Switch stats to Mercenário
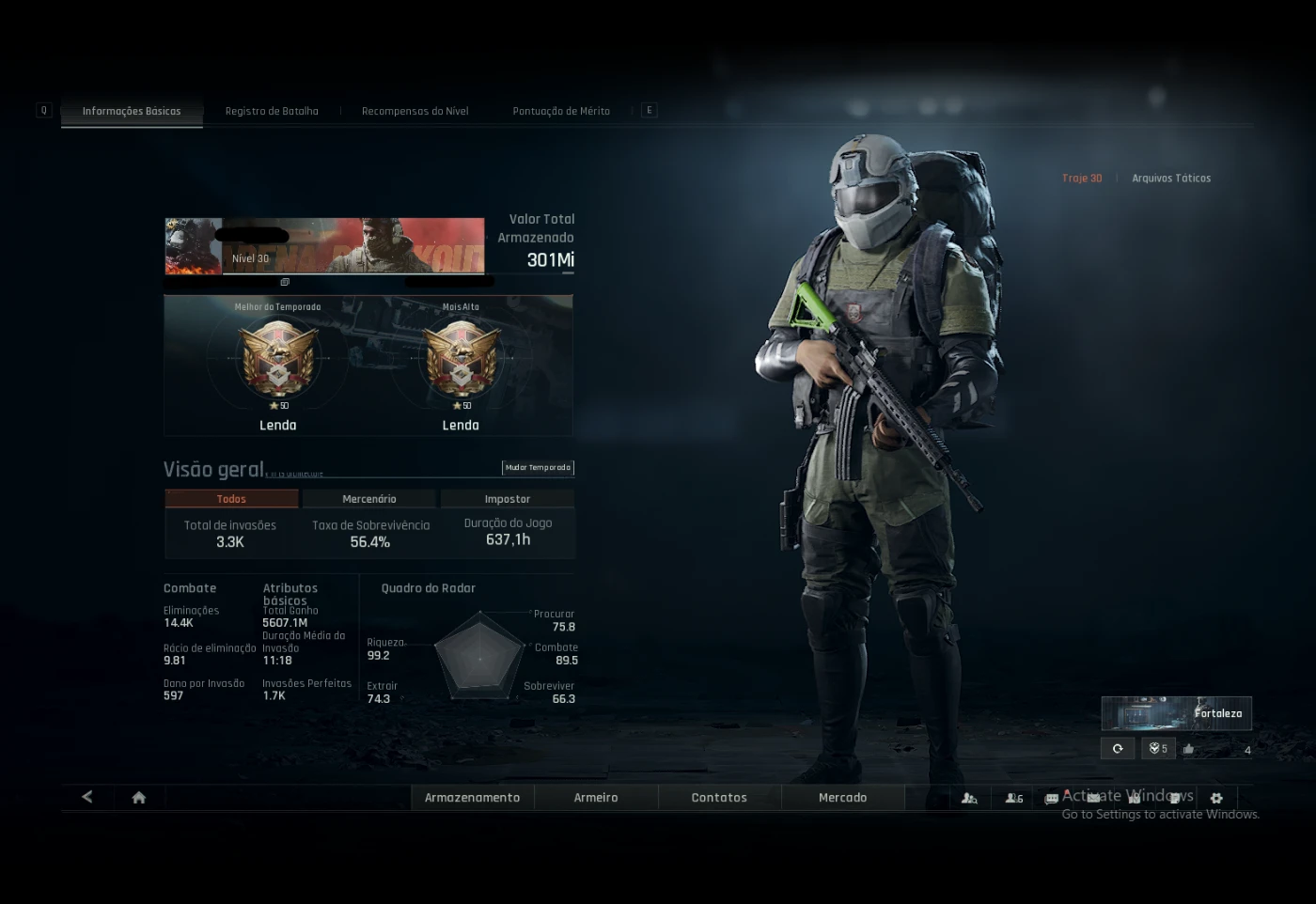1316x904 pixels. tap(369, 499)
